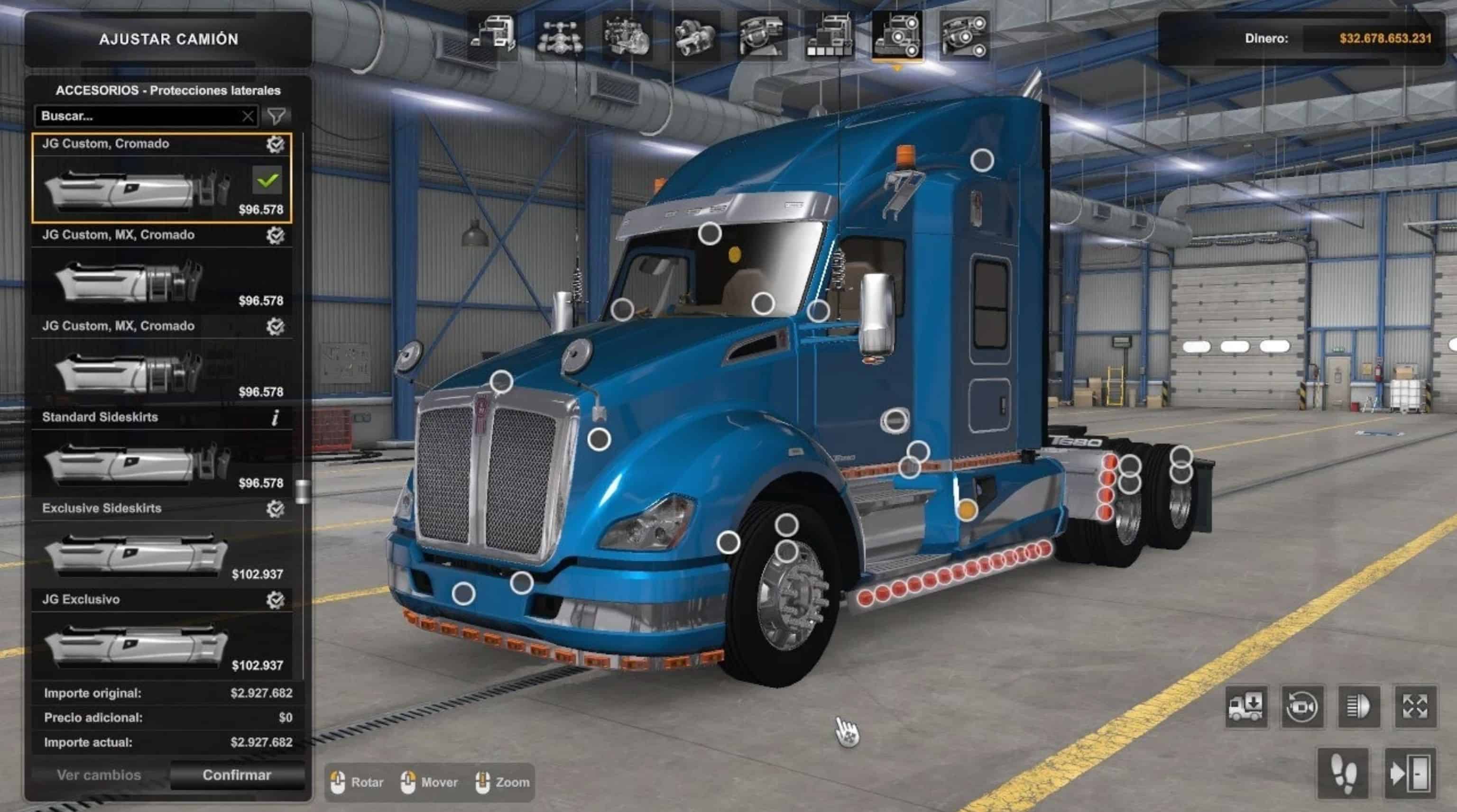Activate the footsteps walk-around view
1457x812 pixels.
(x=1343, y=773)
